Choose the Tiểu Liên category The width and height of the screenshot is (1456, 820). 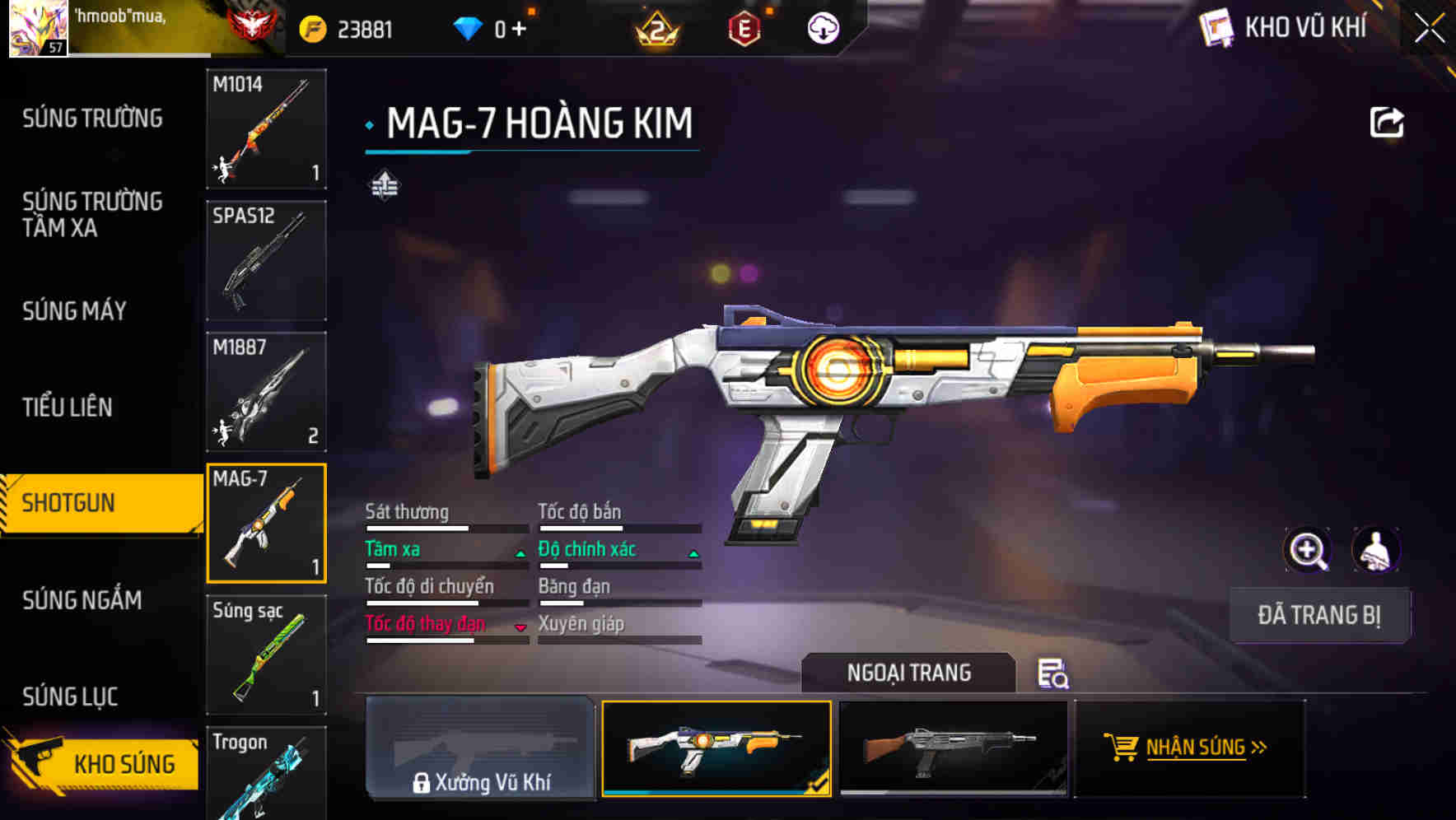[x=68, y=407]
